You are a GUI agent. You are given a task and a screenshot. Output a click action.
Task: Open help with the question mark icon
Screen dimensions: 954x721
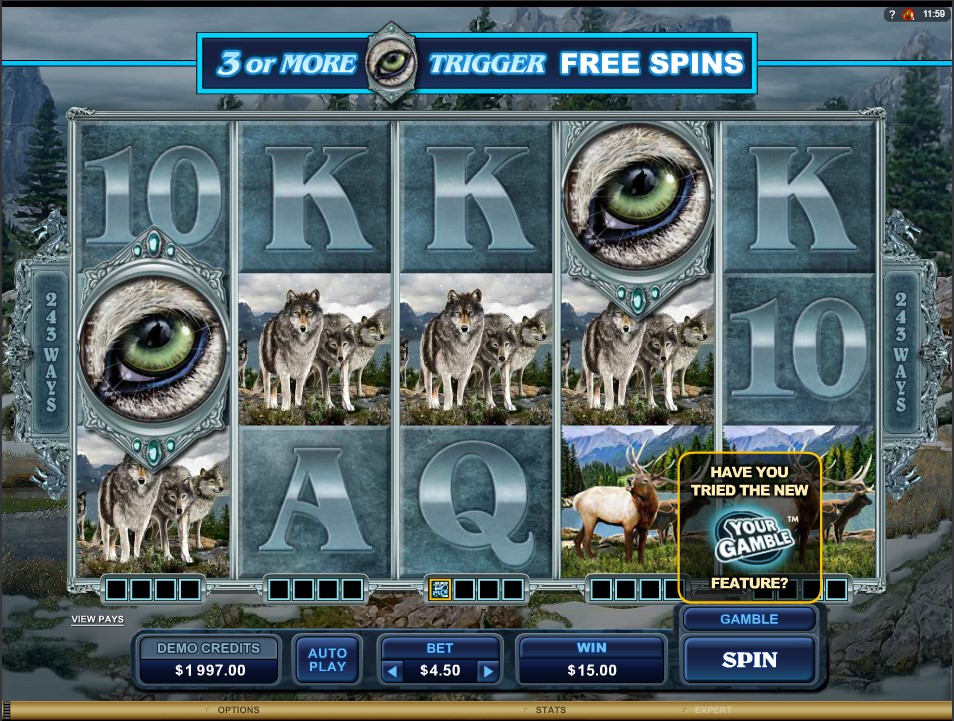[891, 14]
